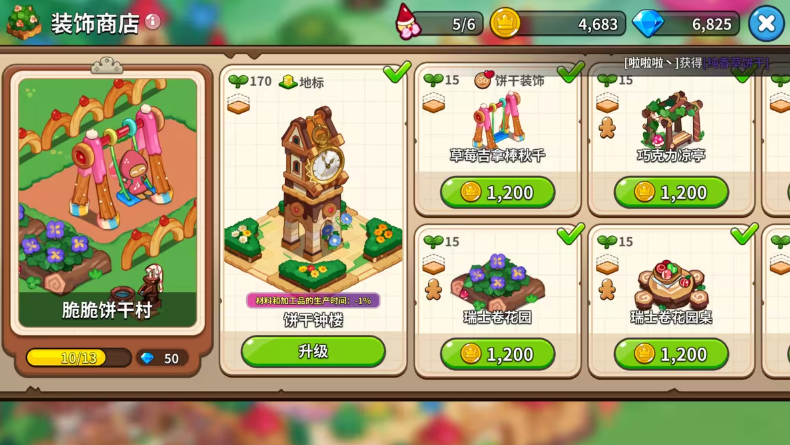The height and width of the screenshot is (445, 790).
Task: Buy 瑞士卷花园 for 1,200 coins
Action: 497,353
